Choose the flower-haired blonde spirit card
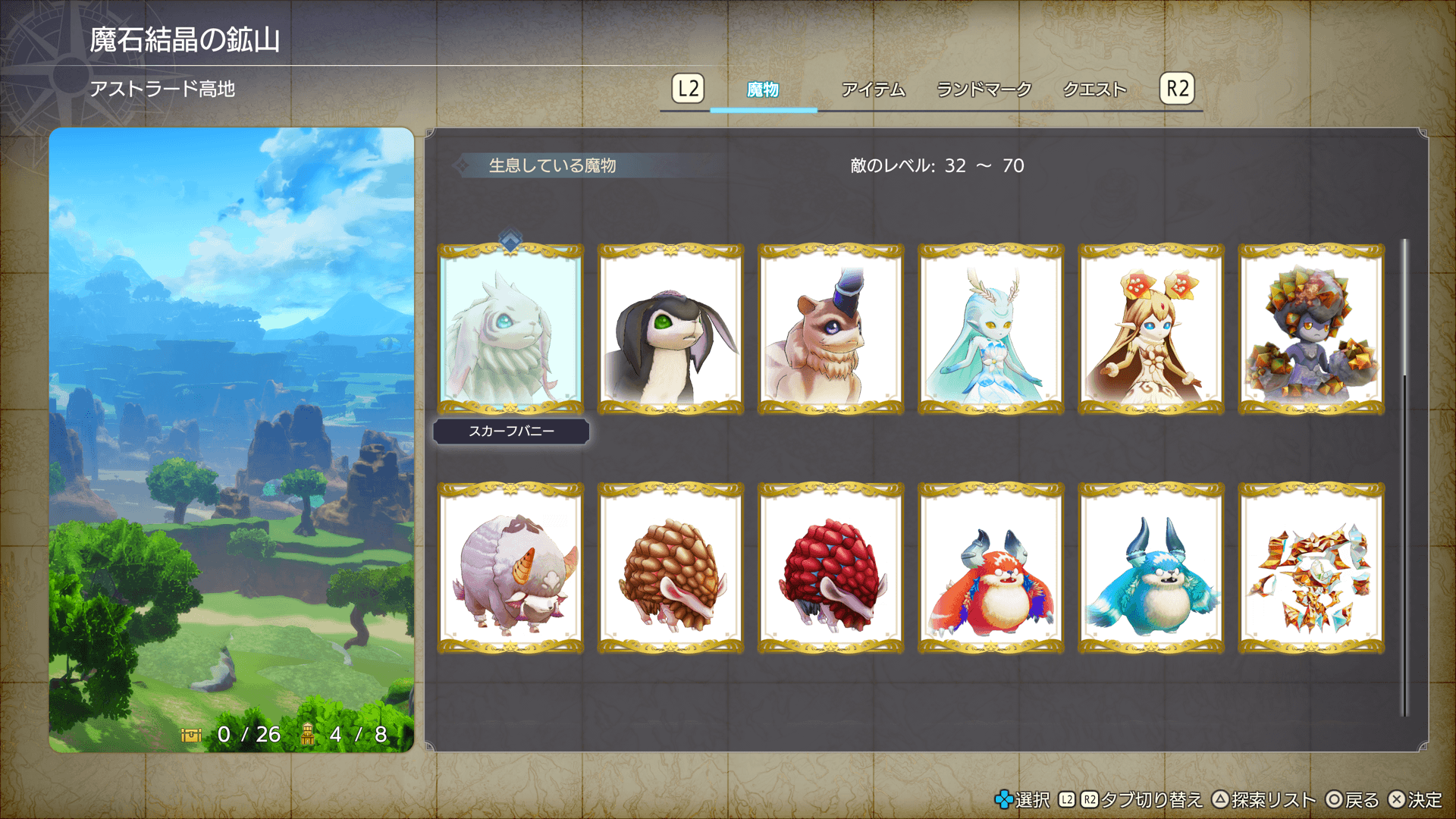The height and width of the screenshot is (819, 1456). pos(1151,330)
